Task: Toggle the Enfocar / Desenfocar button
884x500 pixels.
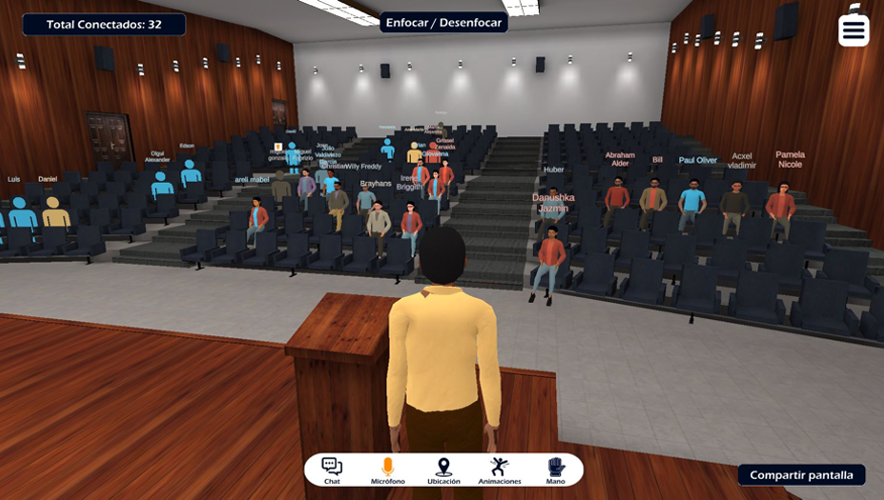Action: [x=443, y=22]
